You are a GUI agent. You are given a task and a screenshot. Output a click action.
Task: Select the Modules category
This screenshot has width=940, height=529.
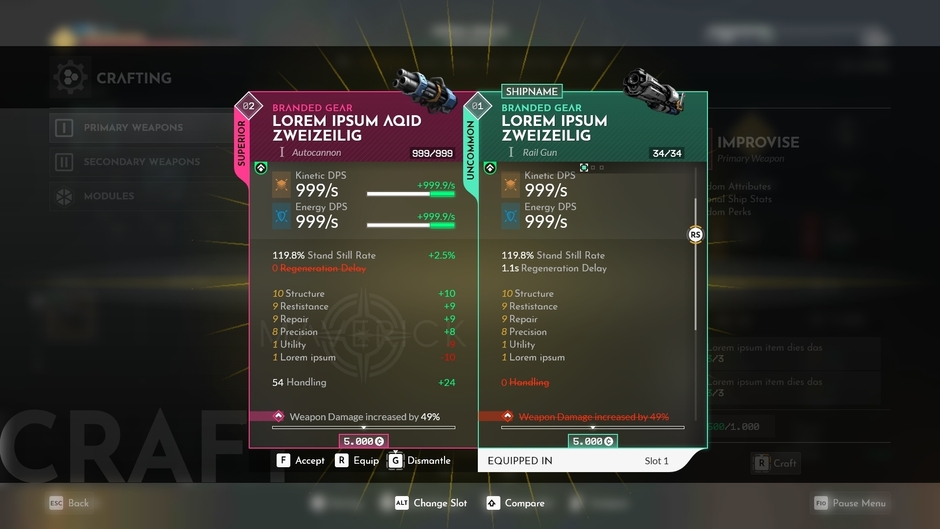108,196
